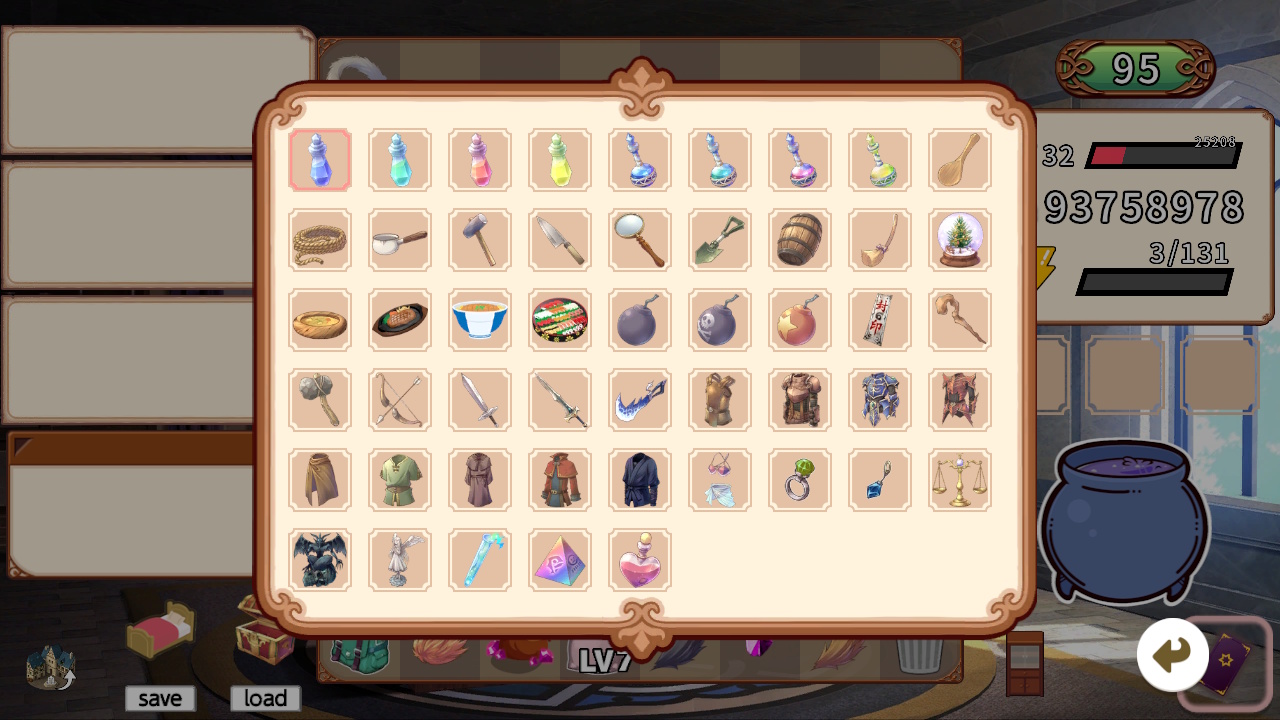Click the save button
The image size is (1280, 720).
point(159,698)
